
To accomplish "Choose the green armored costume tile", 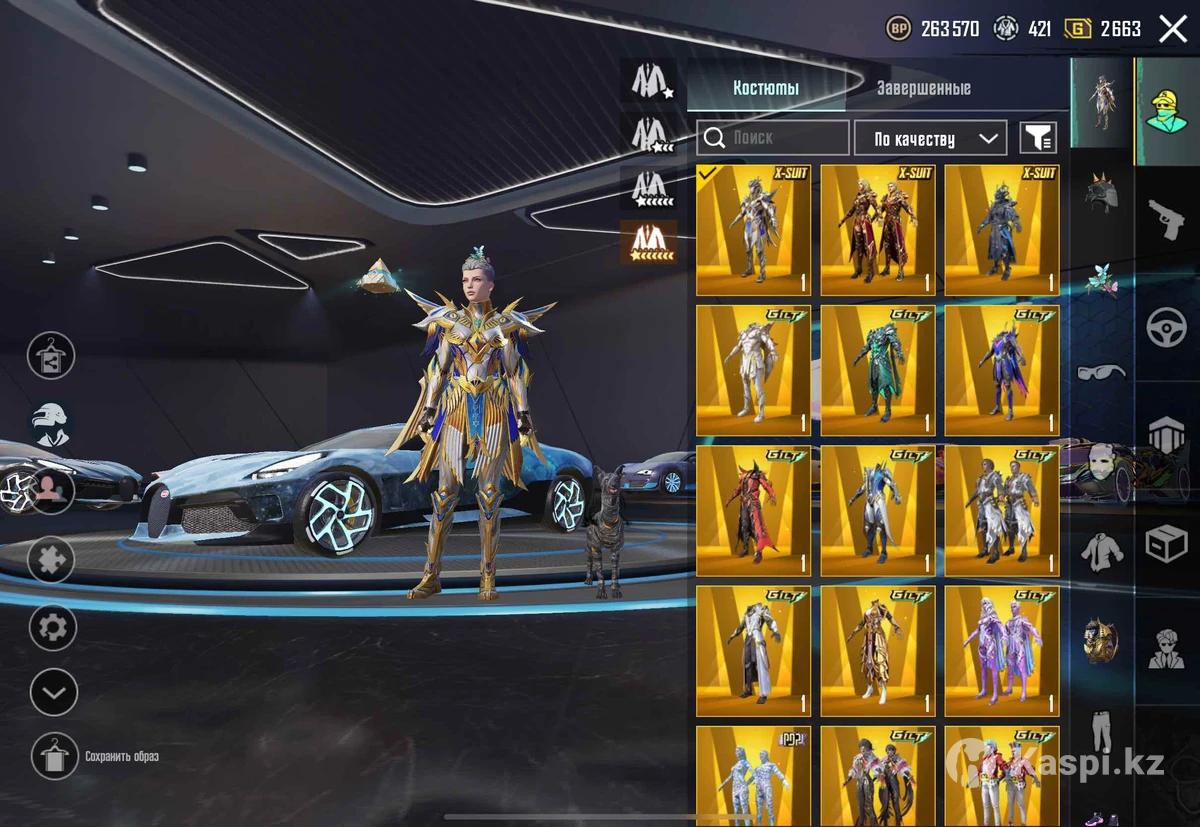I will [x=877, y=370].
